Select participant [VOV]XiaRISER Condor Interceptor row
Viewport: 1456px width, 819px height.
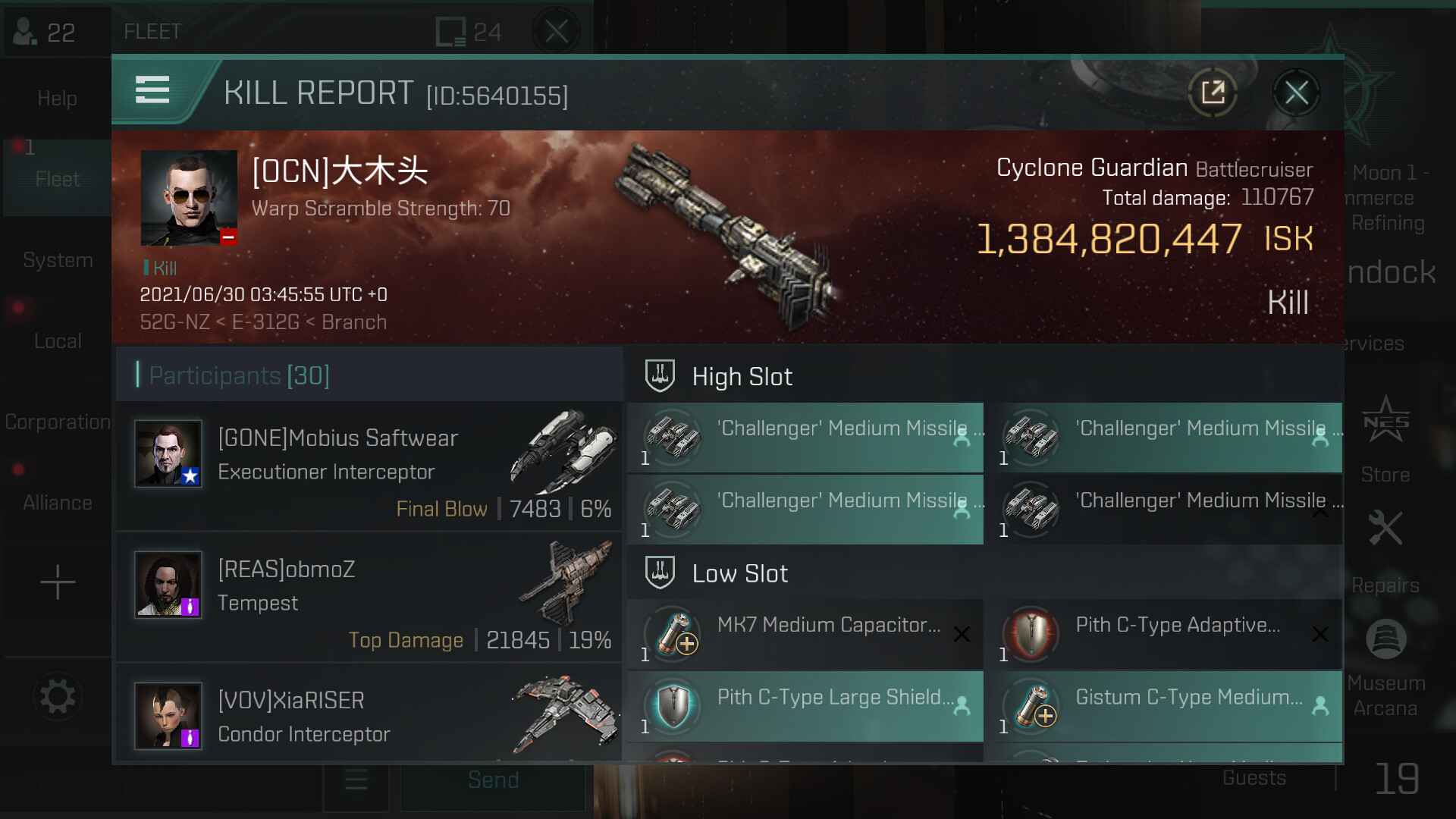369,717
